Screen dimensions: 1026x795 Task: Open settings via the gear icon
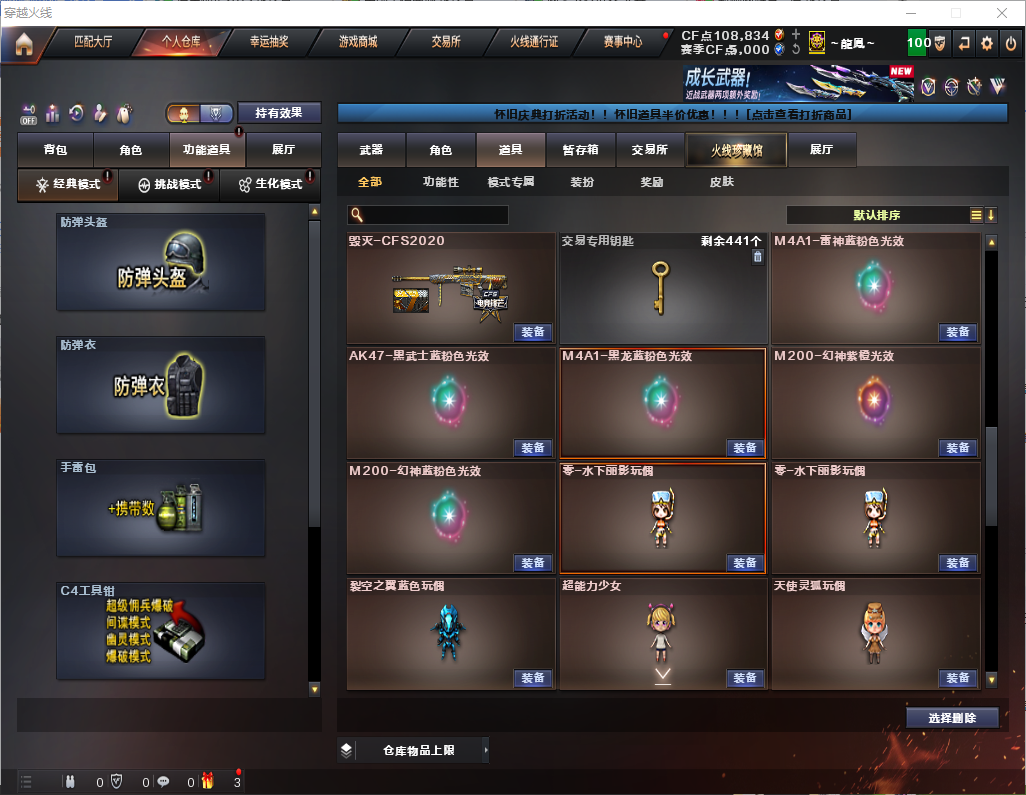(987, 43)
